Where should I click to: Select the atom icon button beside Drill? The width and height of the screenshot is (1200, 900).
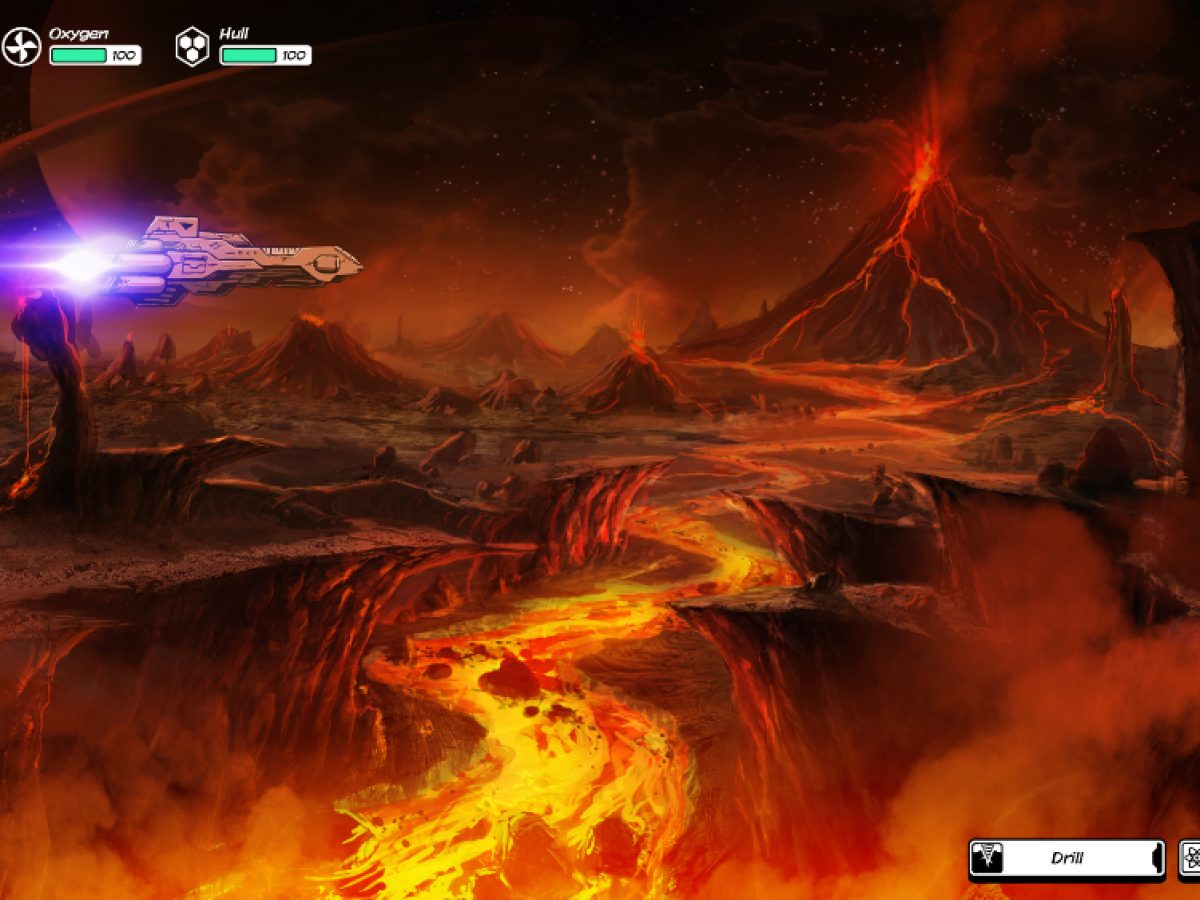(1191, 858)
